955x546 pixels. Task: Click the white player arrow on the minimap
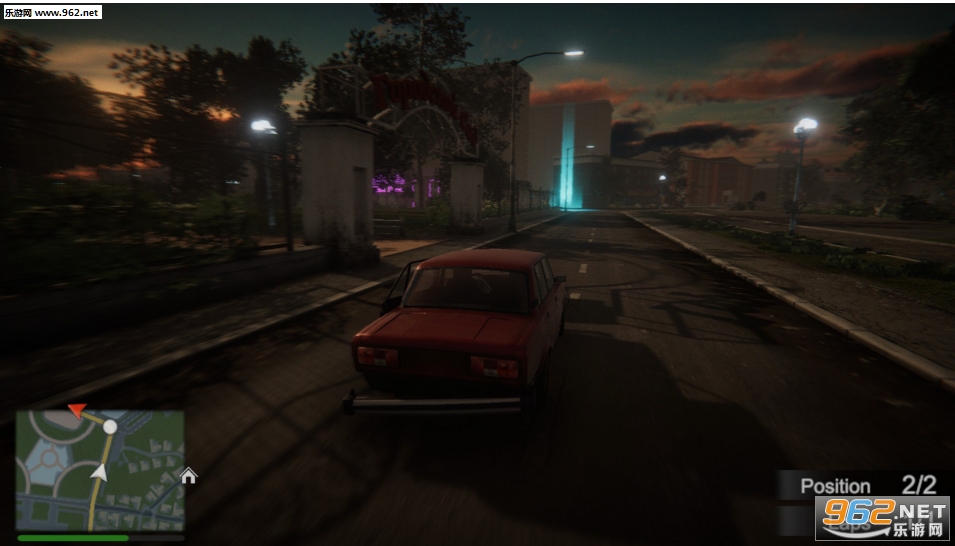click(x=98, y=472)
